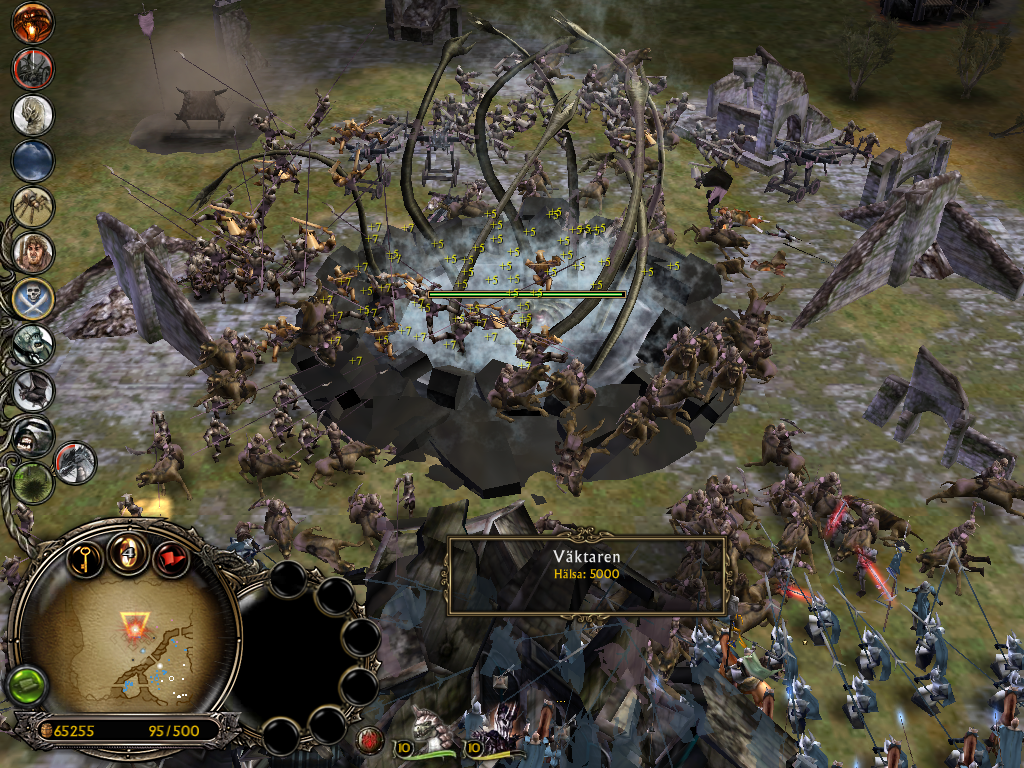Choose the pale white beast power
This screenshot has width=1024, height=768.
(33, 115)
